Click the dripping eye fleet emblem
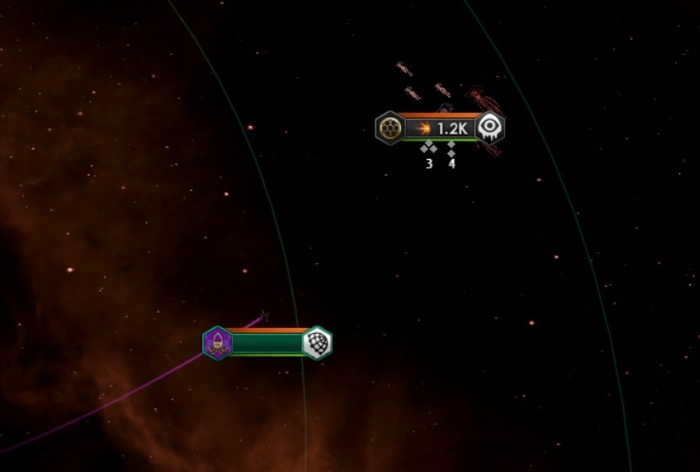This screenshot has height=472, width=700. click(490, 127)
